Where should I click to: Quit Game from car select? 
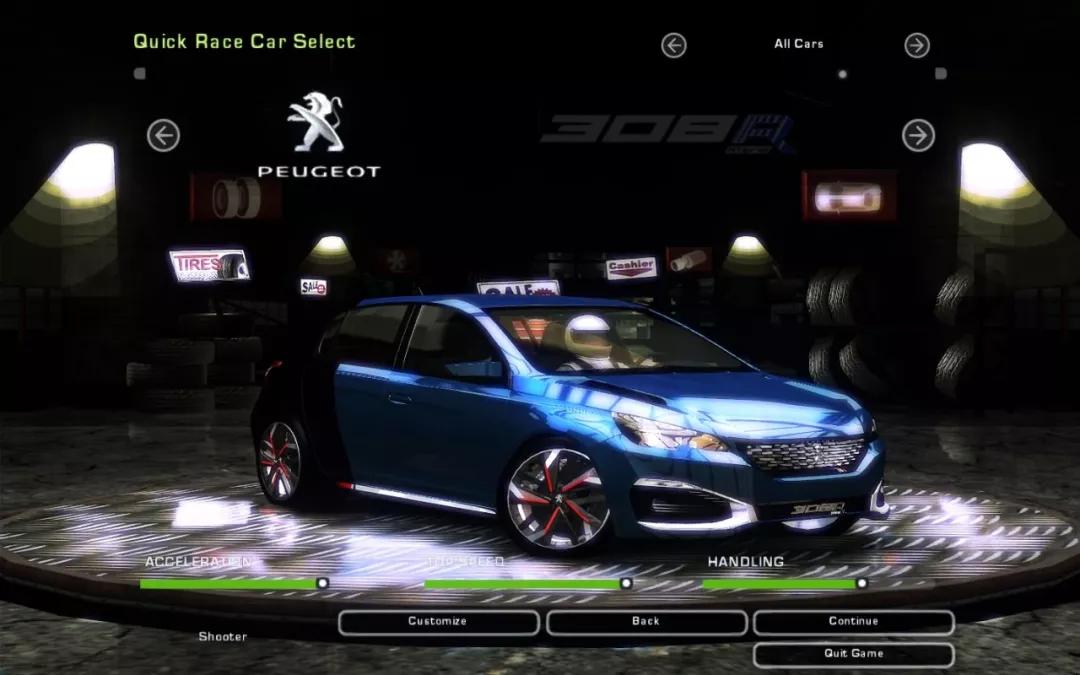[853, 654]
